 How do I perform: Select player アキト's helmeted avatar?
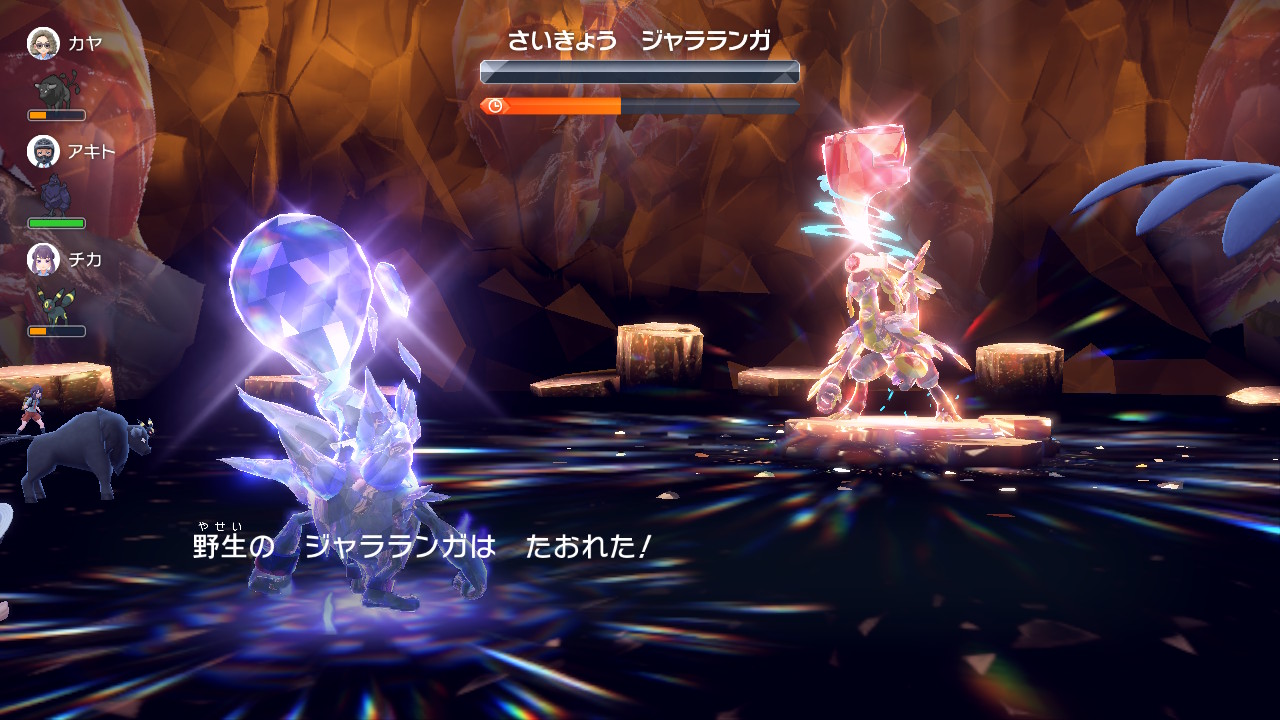(43, 151)
